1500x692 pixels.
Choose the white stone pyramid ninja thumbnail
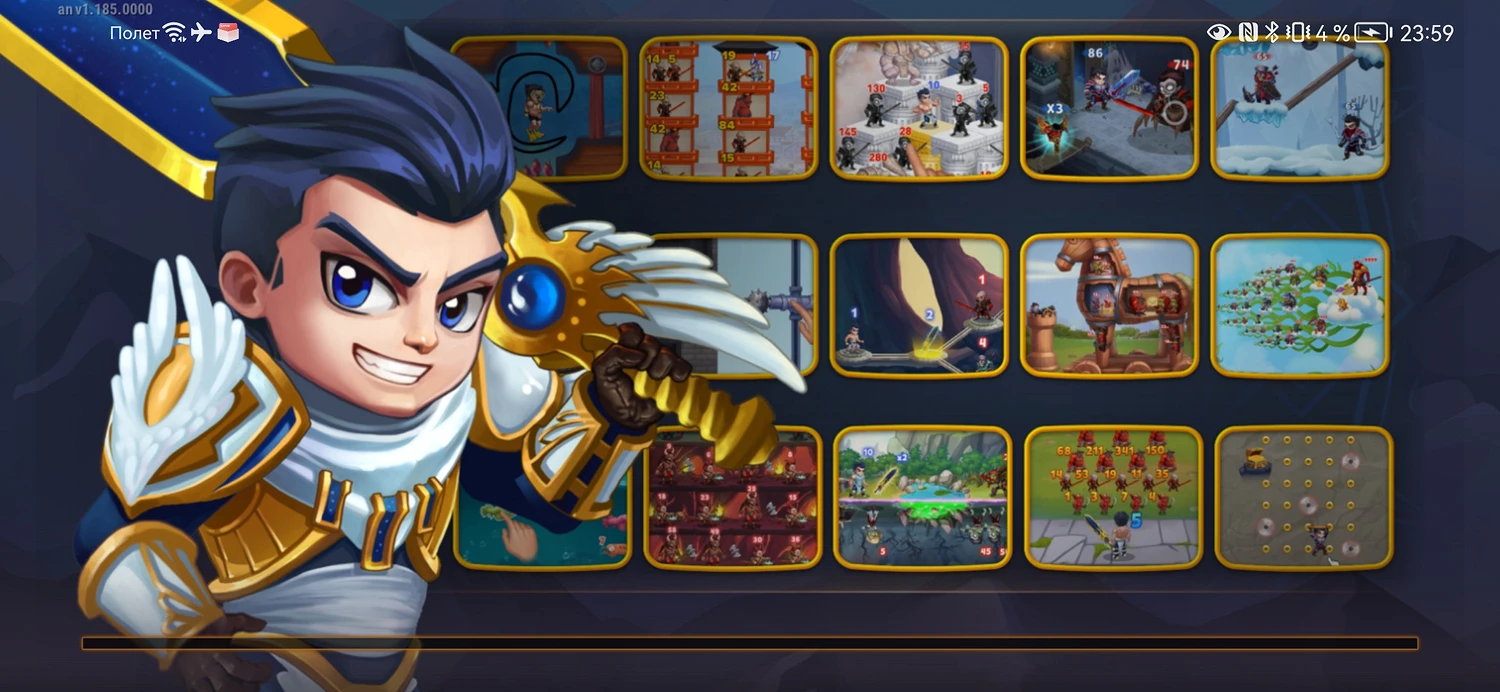coord(918,108)
